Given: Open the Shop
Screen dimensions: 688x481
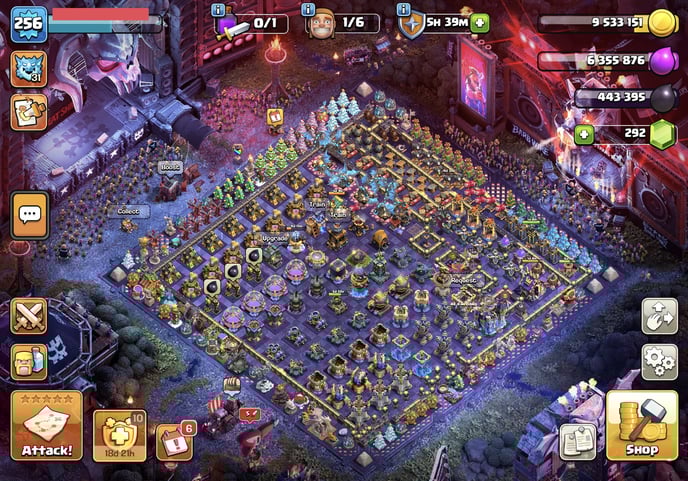Looking at the screenshot, I should [x=641, y=425].
